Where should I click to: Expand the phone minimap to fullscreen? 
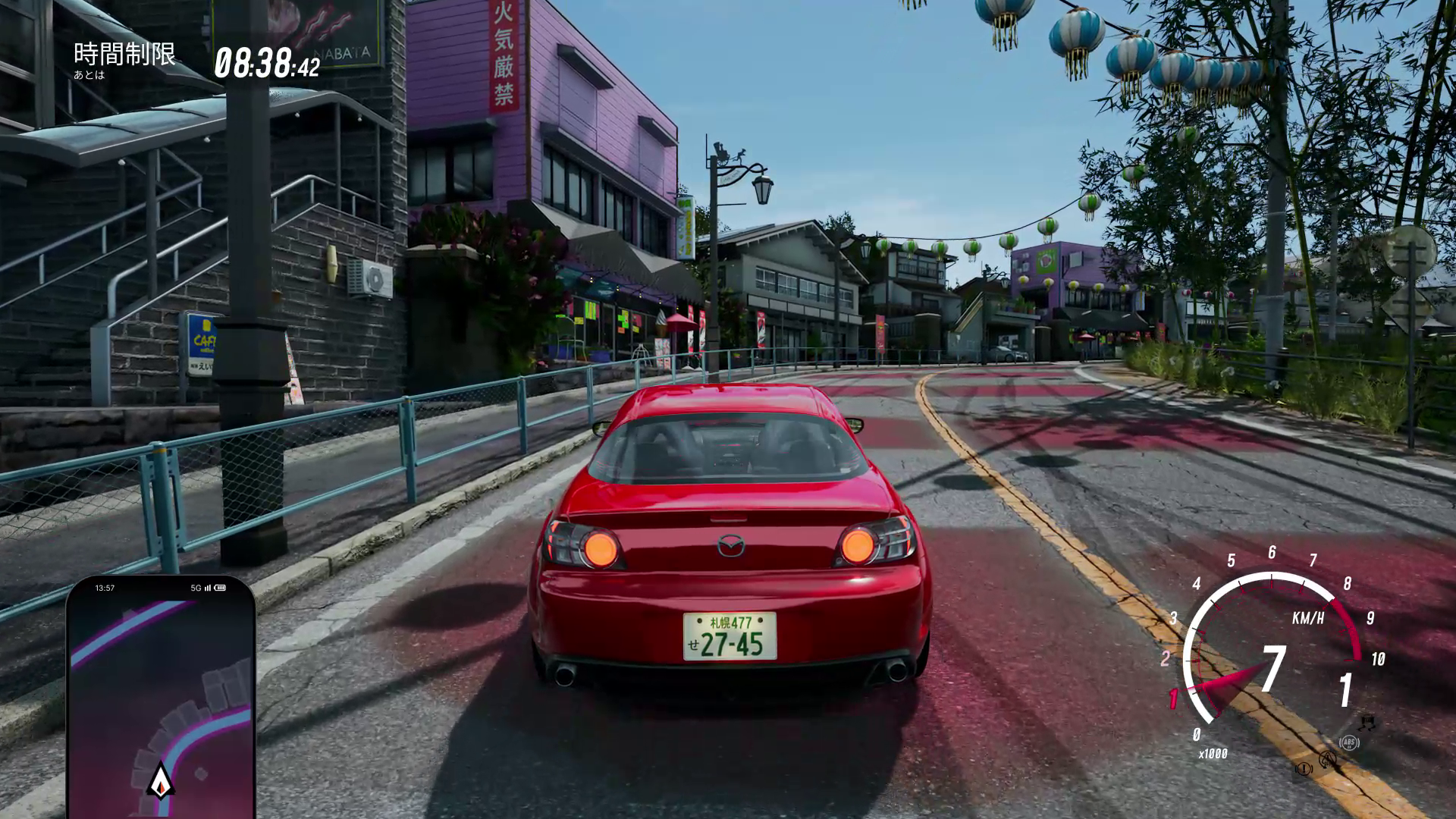pyautogui.click(x=159, y=698)
